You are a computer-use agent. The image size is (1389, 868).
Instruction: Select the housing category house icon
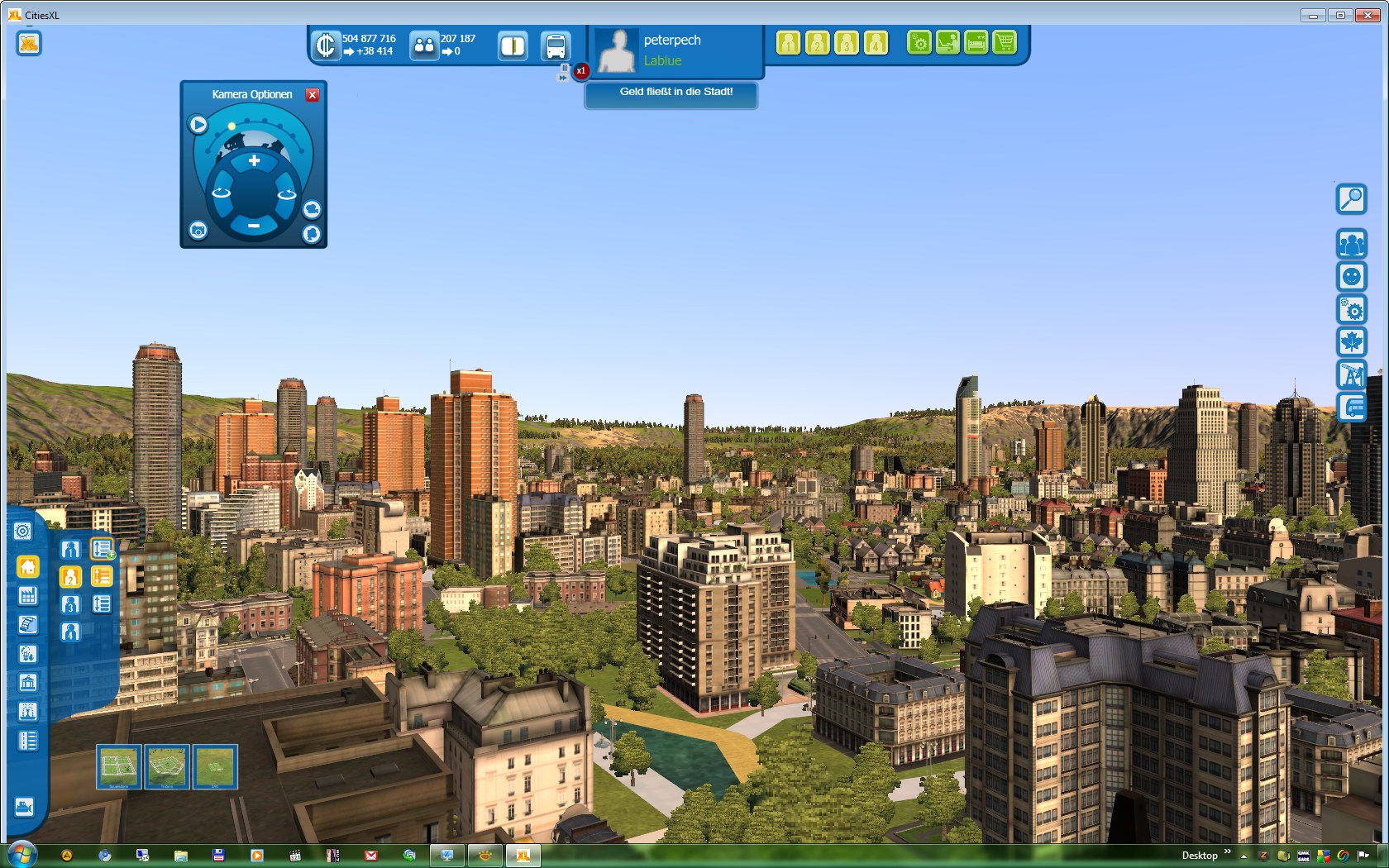[28, 567]
